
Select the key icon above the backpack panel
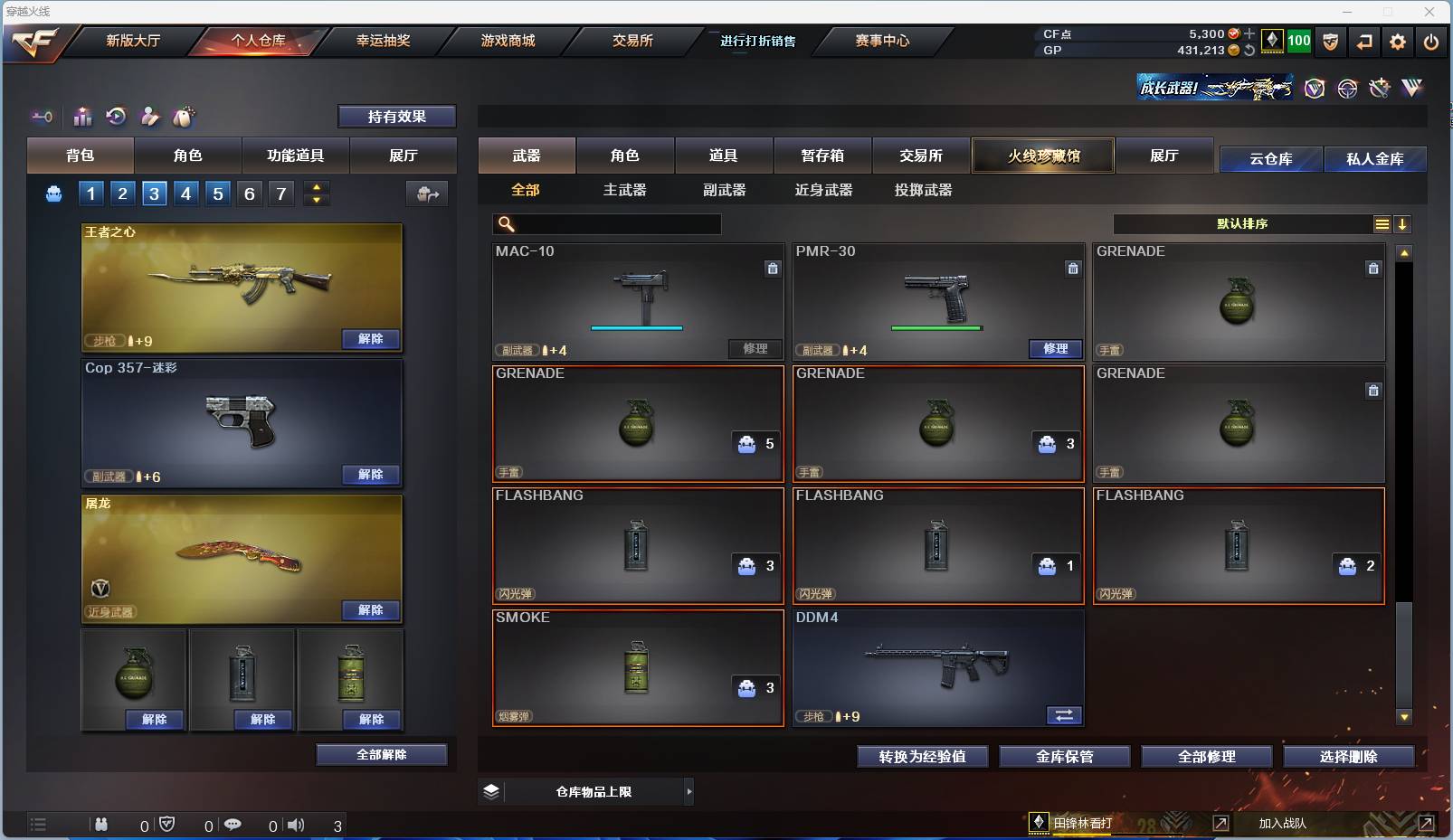coord(42,117)
